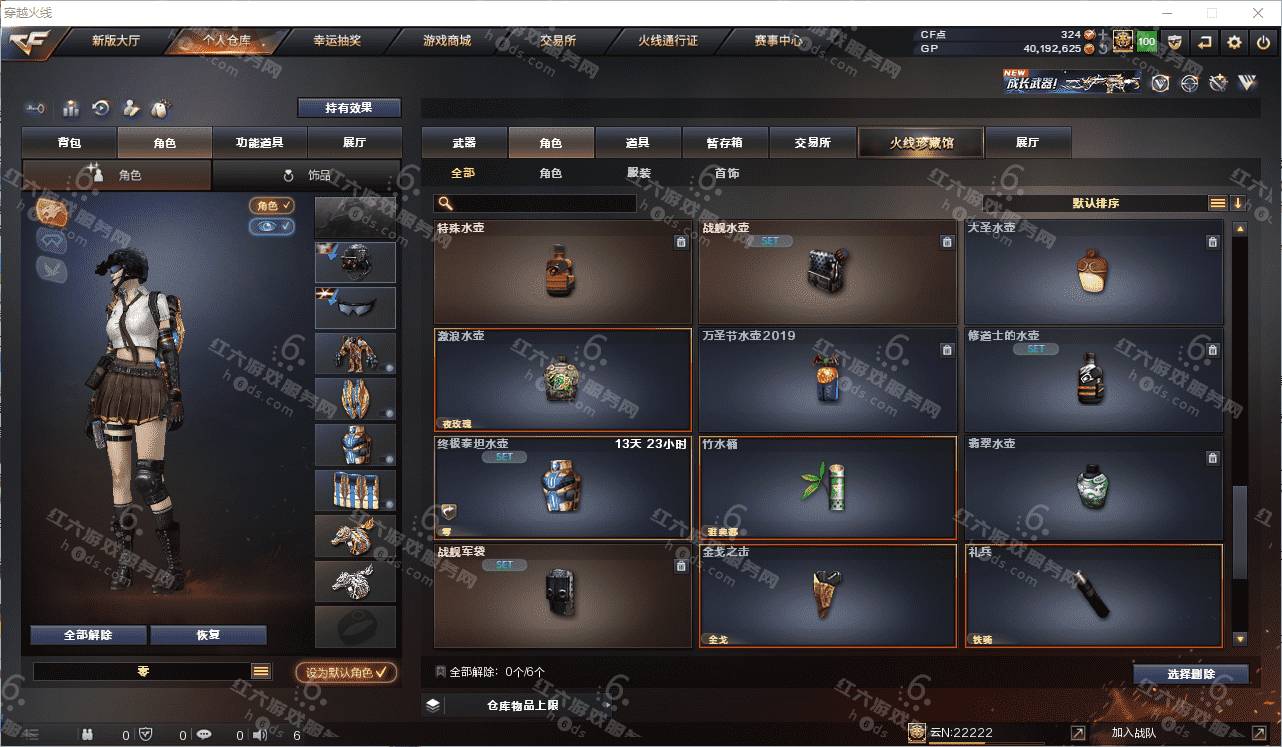Pick the 金戈之击 item
This screenshot has width=1282, height=747.
pyautogui.click(x=827, y=596)
